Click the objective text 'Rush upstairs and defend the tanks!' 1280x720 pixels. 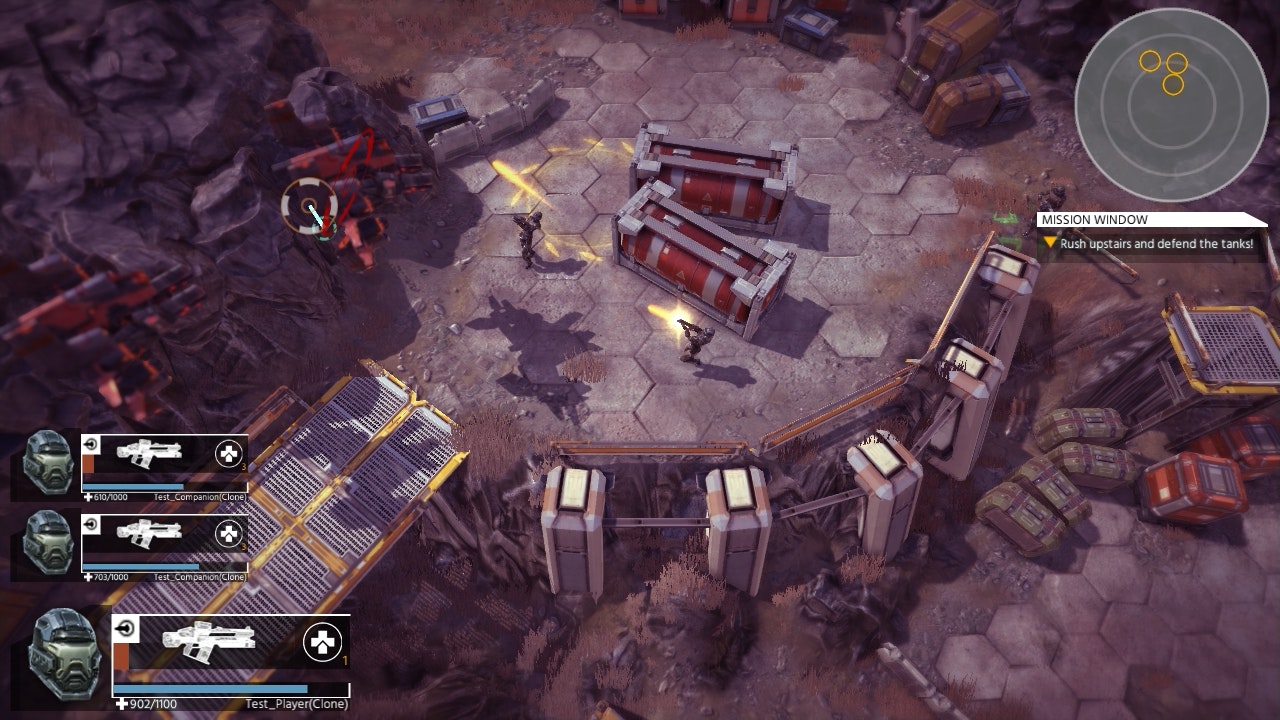[1150, 240]
